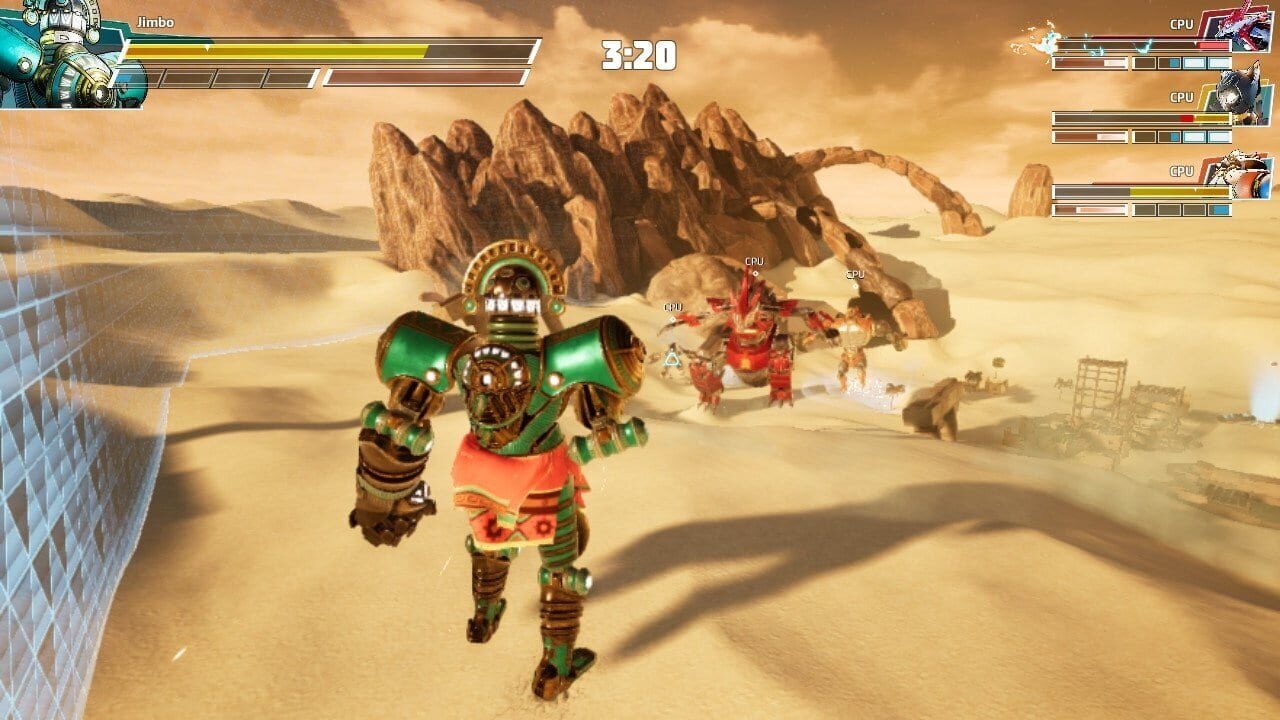Image resolution: width=1280 pixels, height=720 pixels.
Task: Click the CPU marker above the orange fighter
Action: (855, 274)
